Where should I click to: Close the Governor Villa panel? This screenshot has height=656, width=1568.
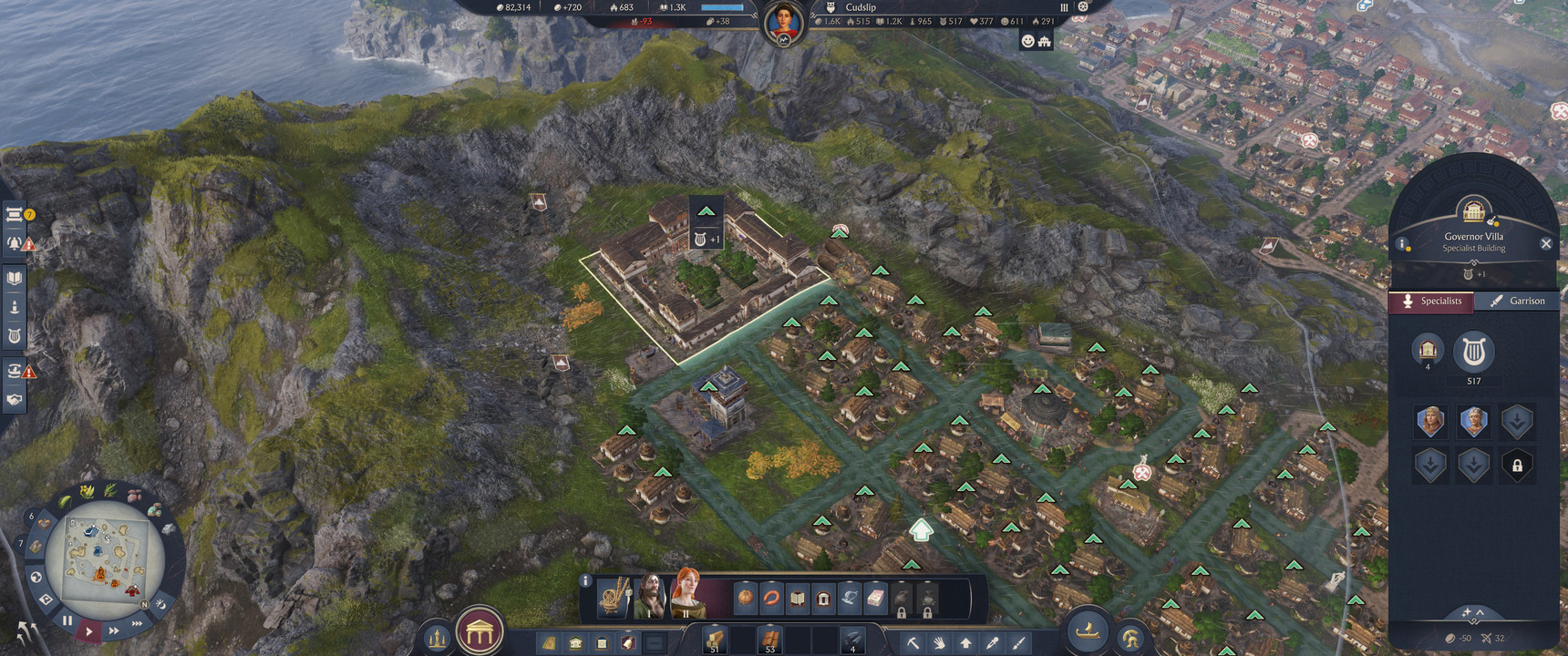(x=1545, y=243)
